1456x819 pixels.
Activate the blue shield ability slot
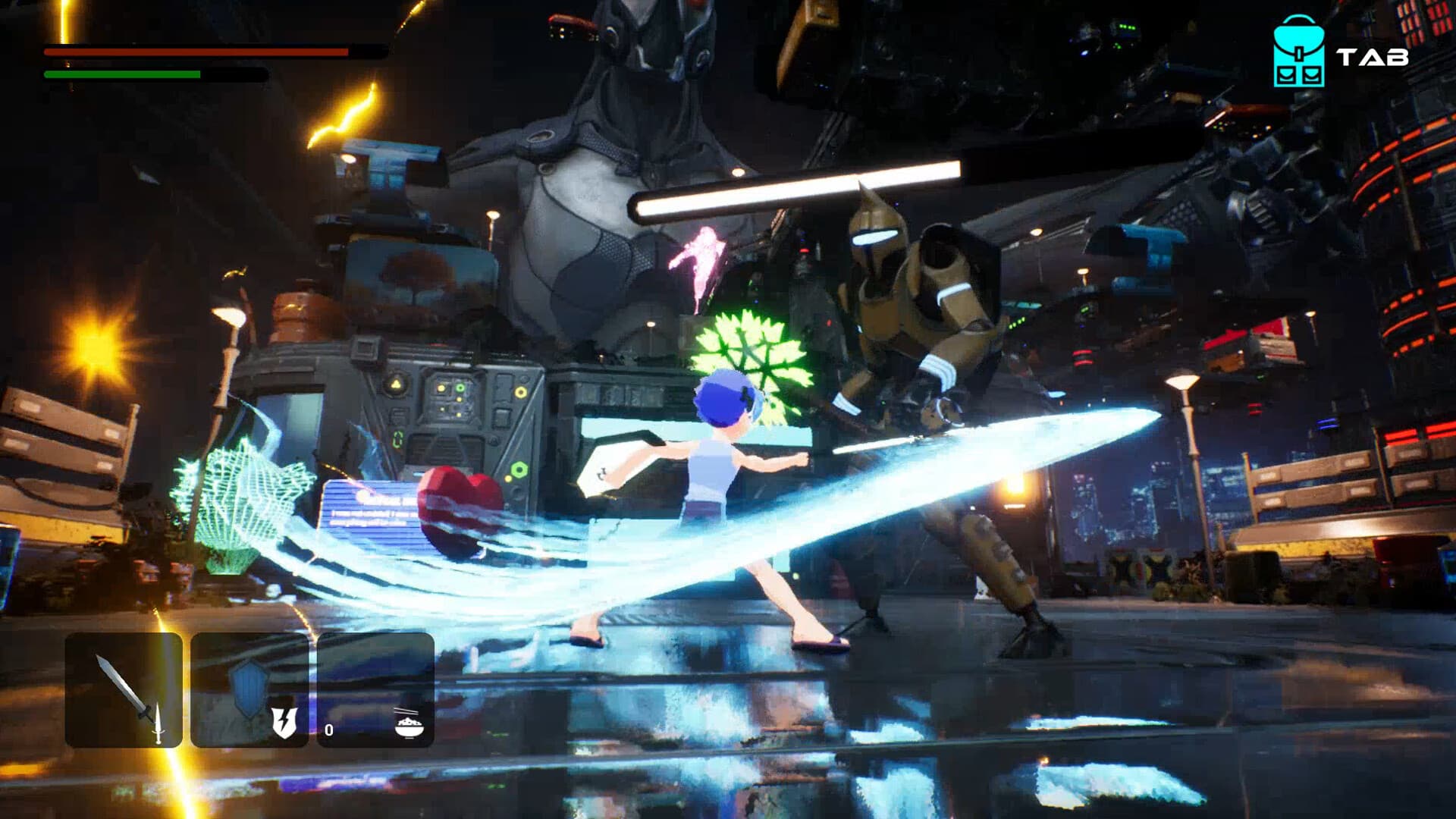click(249, 689)
